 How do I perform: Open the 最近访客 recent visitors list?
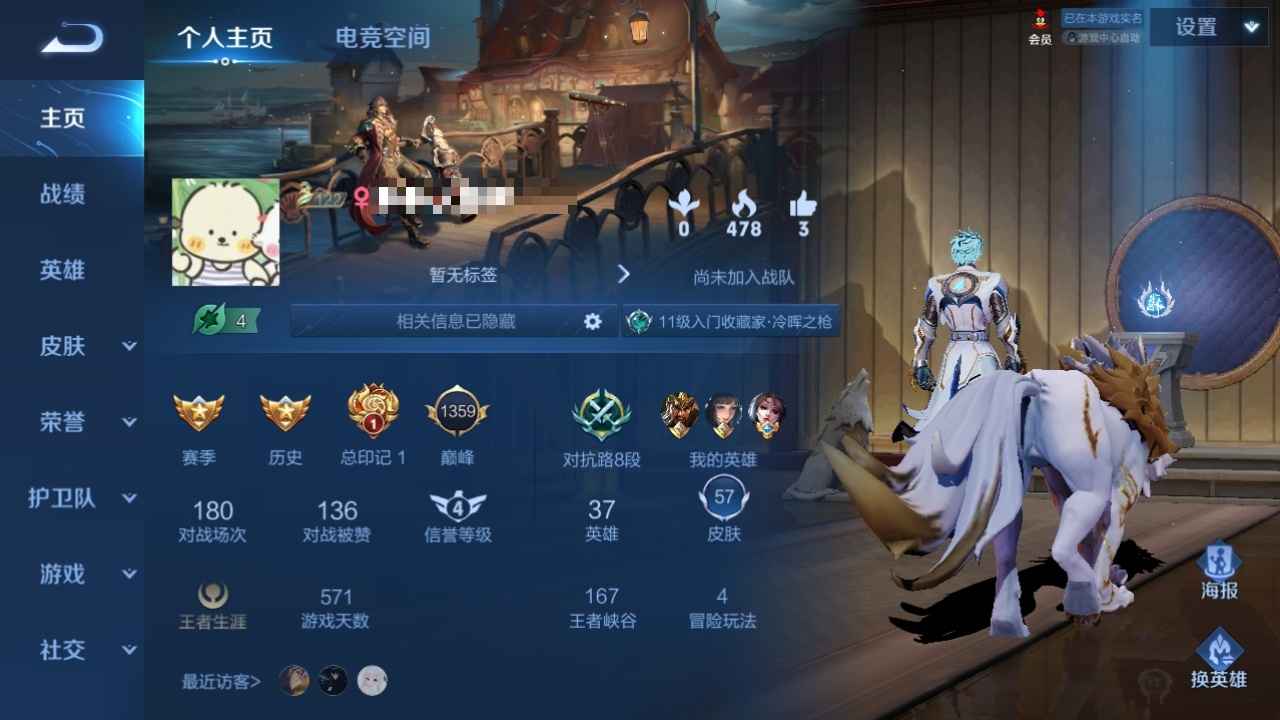(x=222, y=682)
